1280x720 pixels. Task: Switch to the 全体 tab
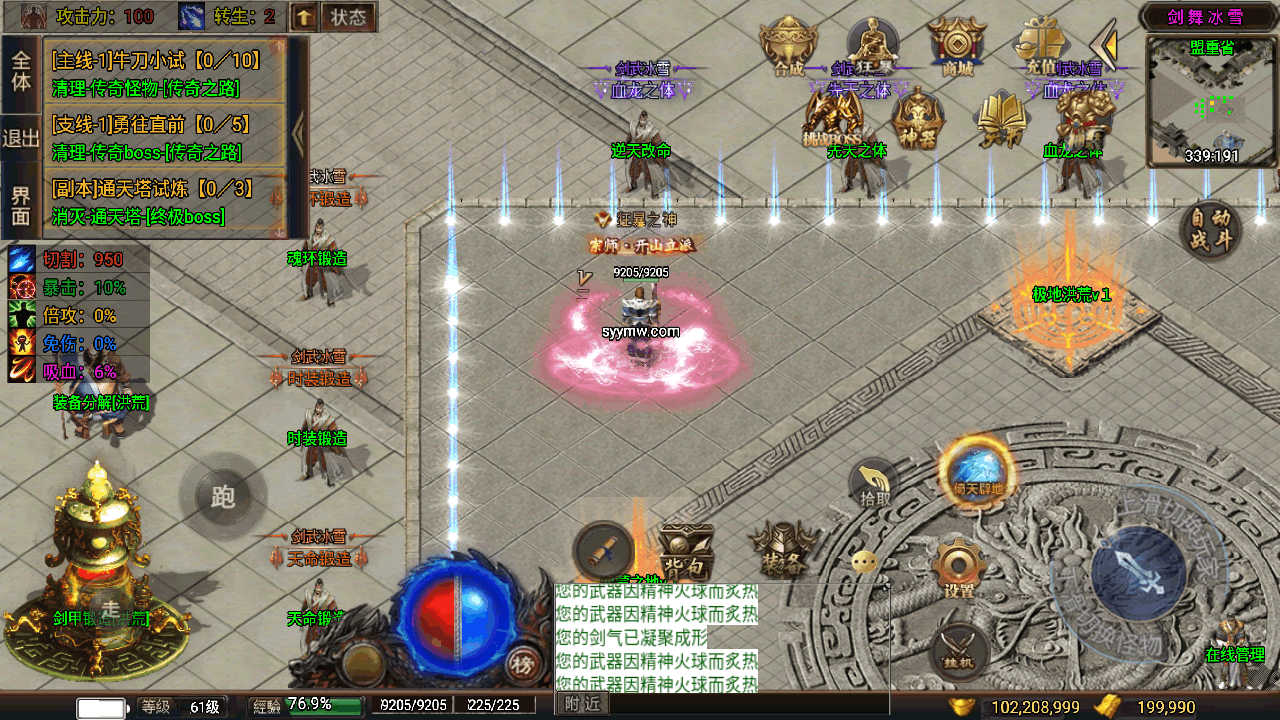pyautogui.click(x=21, y=70)
